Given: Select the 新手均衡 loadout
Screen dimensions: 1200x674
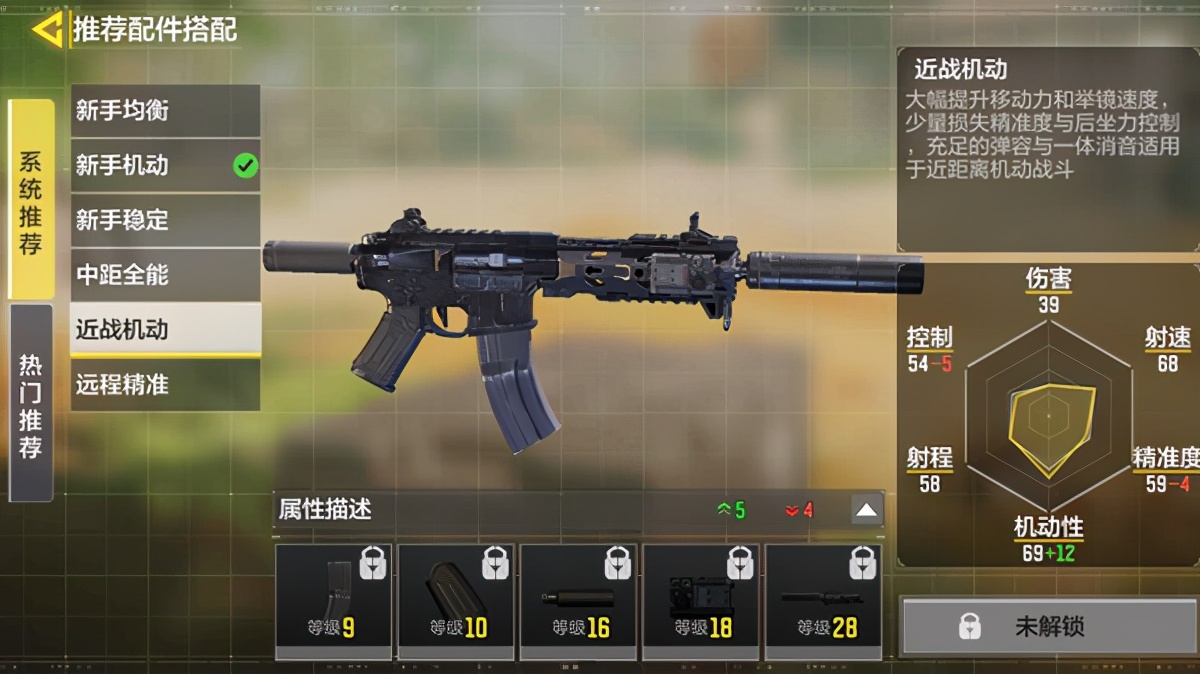Looking at the screenshot, I should tap(165, 111).
